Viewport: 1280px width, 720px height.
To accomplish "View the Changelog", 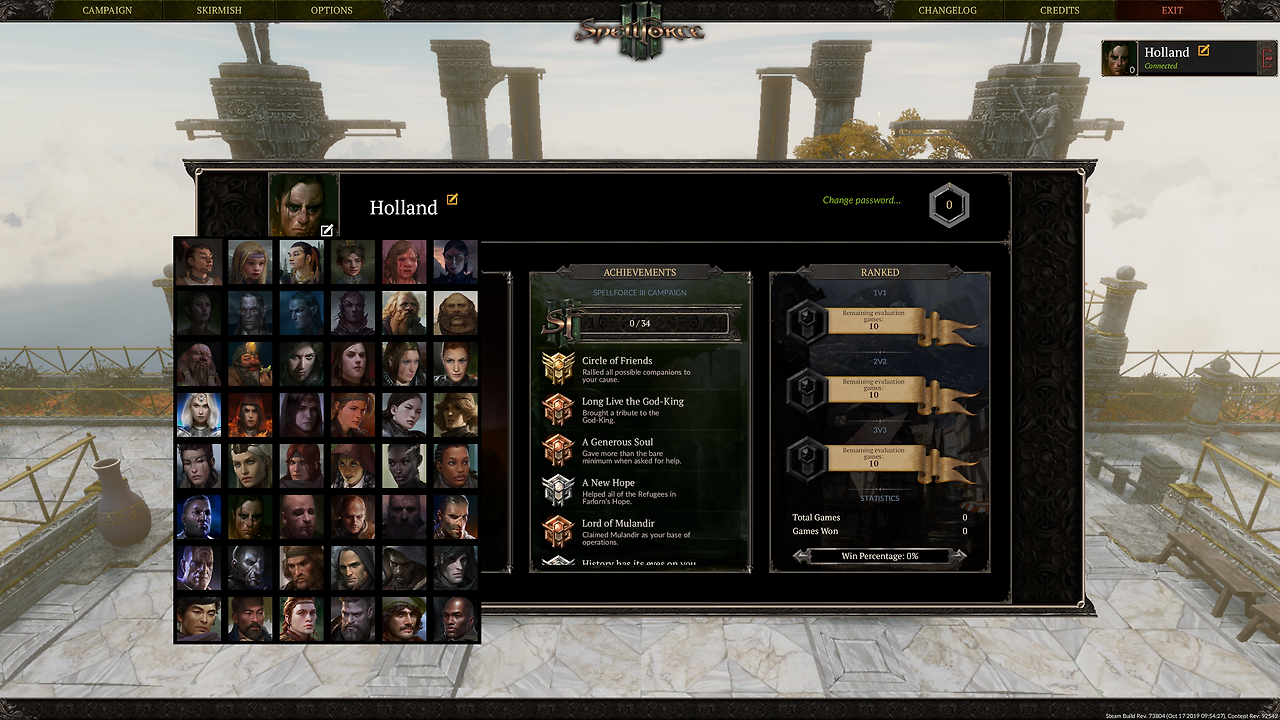I will click(947, 10).
